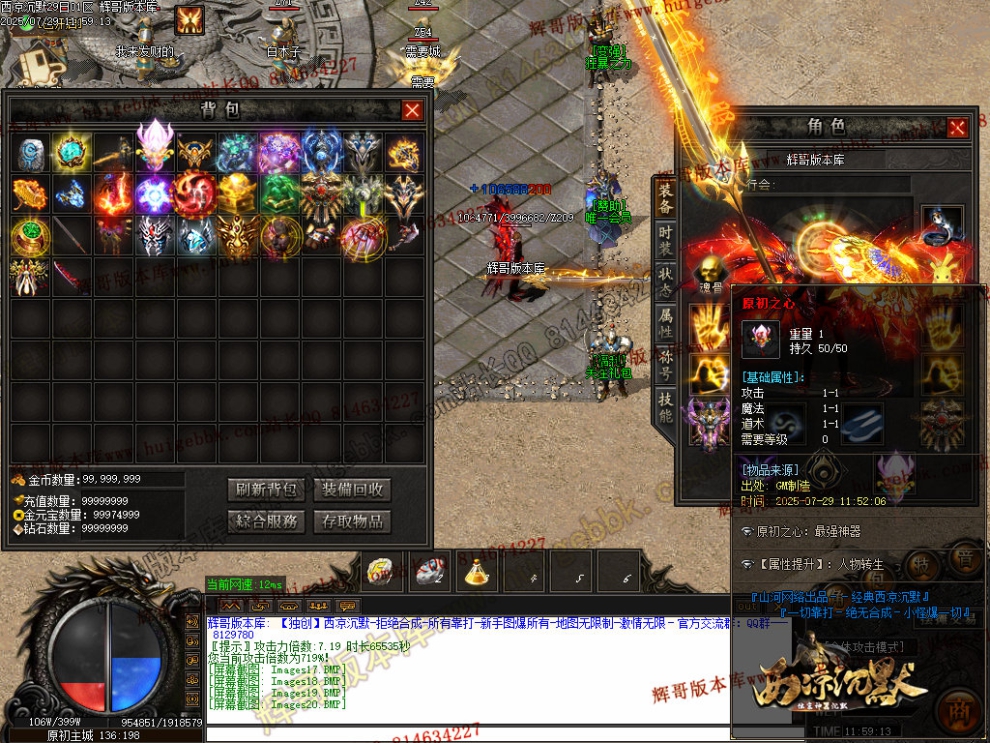Pick the green gem gold ring
Viewport: 990px width, 743px height.
[30, 237]
